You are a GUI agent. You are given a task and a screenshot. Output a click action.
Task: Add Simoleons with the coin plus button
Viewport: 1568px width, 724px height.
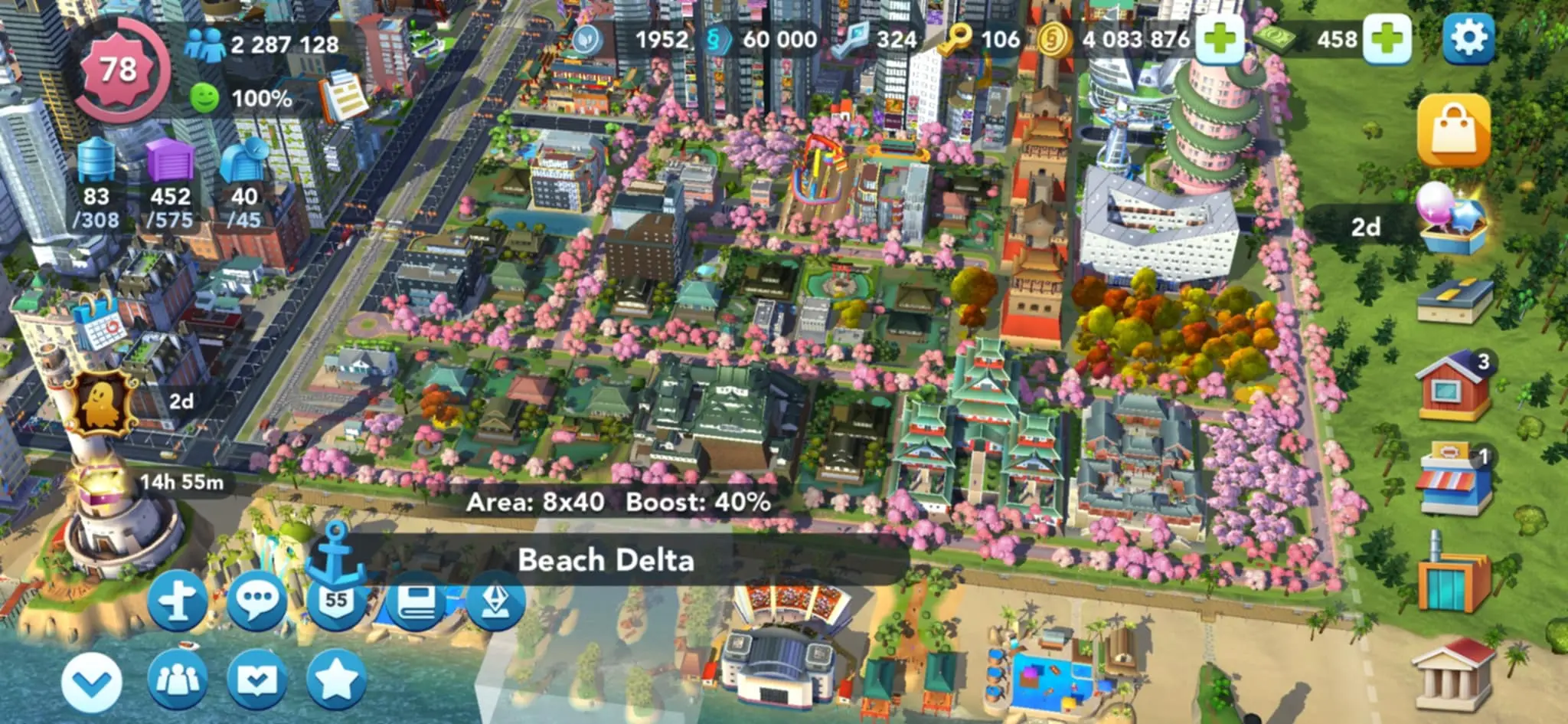tap(1219, 38)
